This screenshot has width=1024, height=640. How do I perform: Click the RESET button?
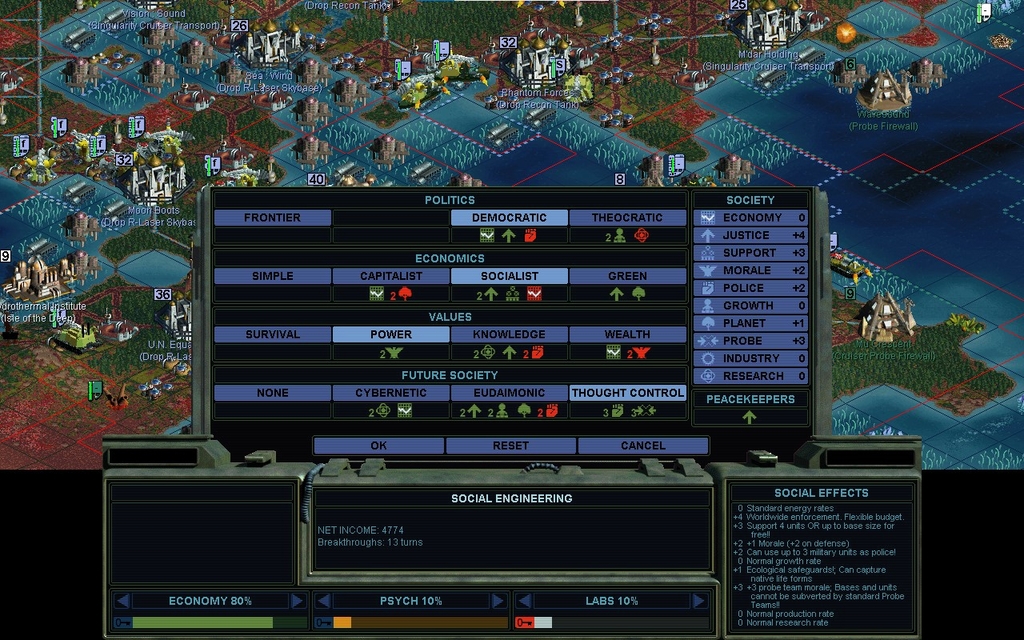510,446
